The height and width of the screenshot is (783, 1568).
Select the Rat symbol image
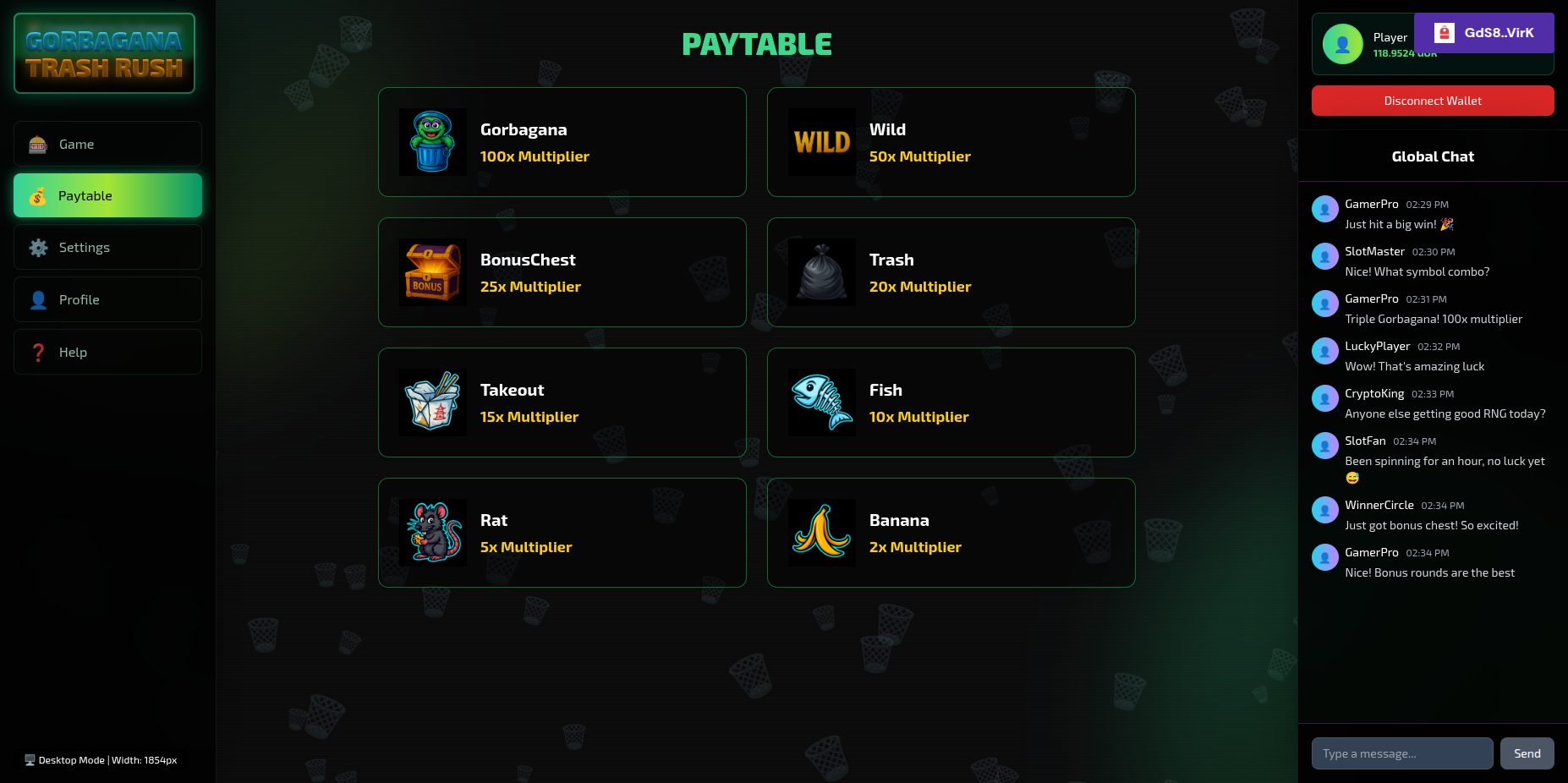click(432, 532)
